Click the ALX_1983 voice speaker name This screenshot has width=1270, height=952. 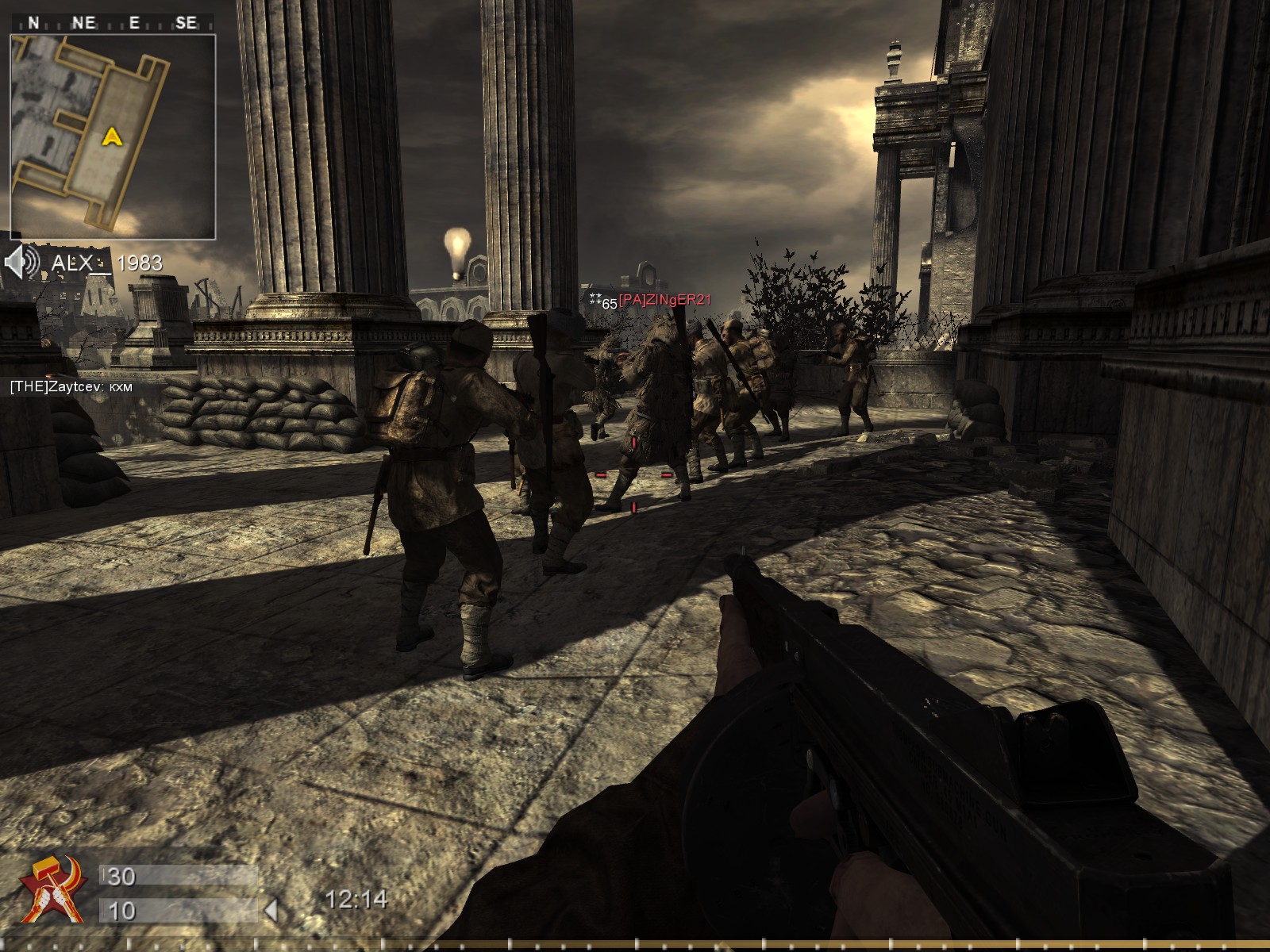click(x=107, y=263)
